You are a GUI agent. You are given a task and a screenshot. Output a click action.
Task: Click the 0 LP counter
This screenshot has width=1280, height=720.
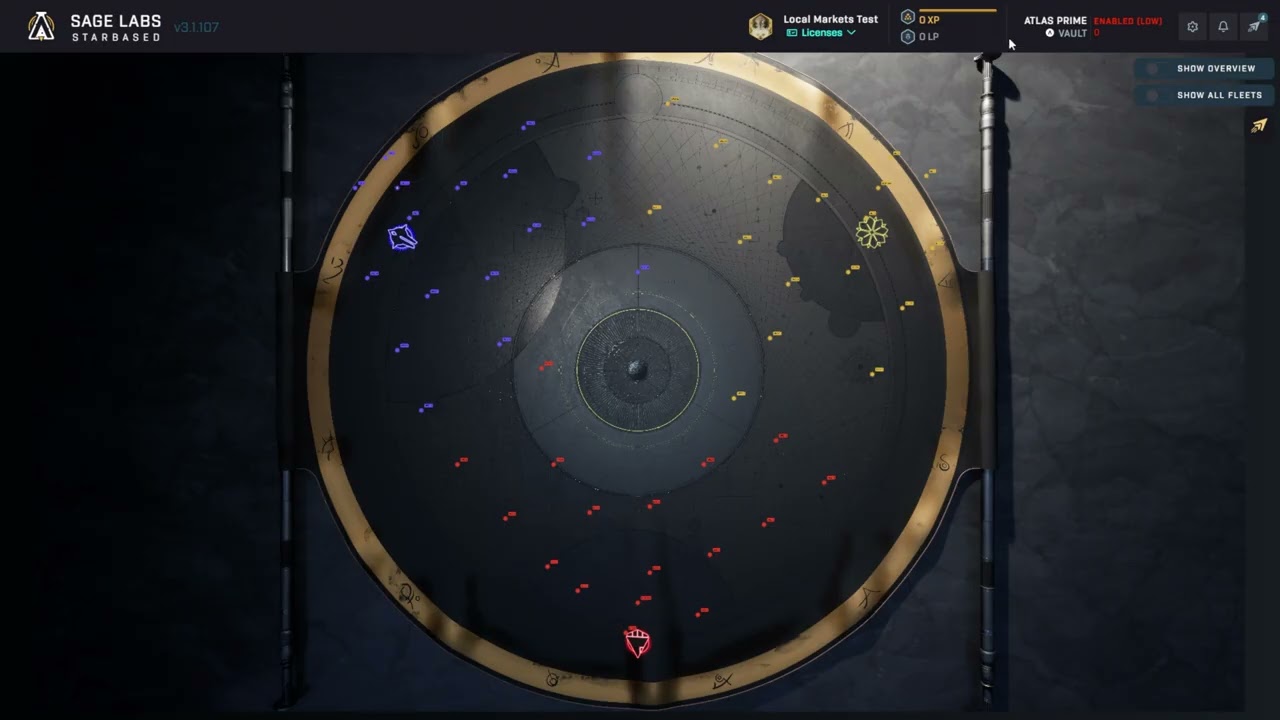(928, 37)
